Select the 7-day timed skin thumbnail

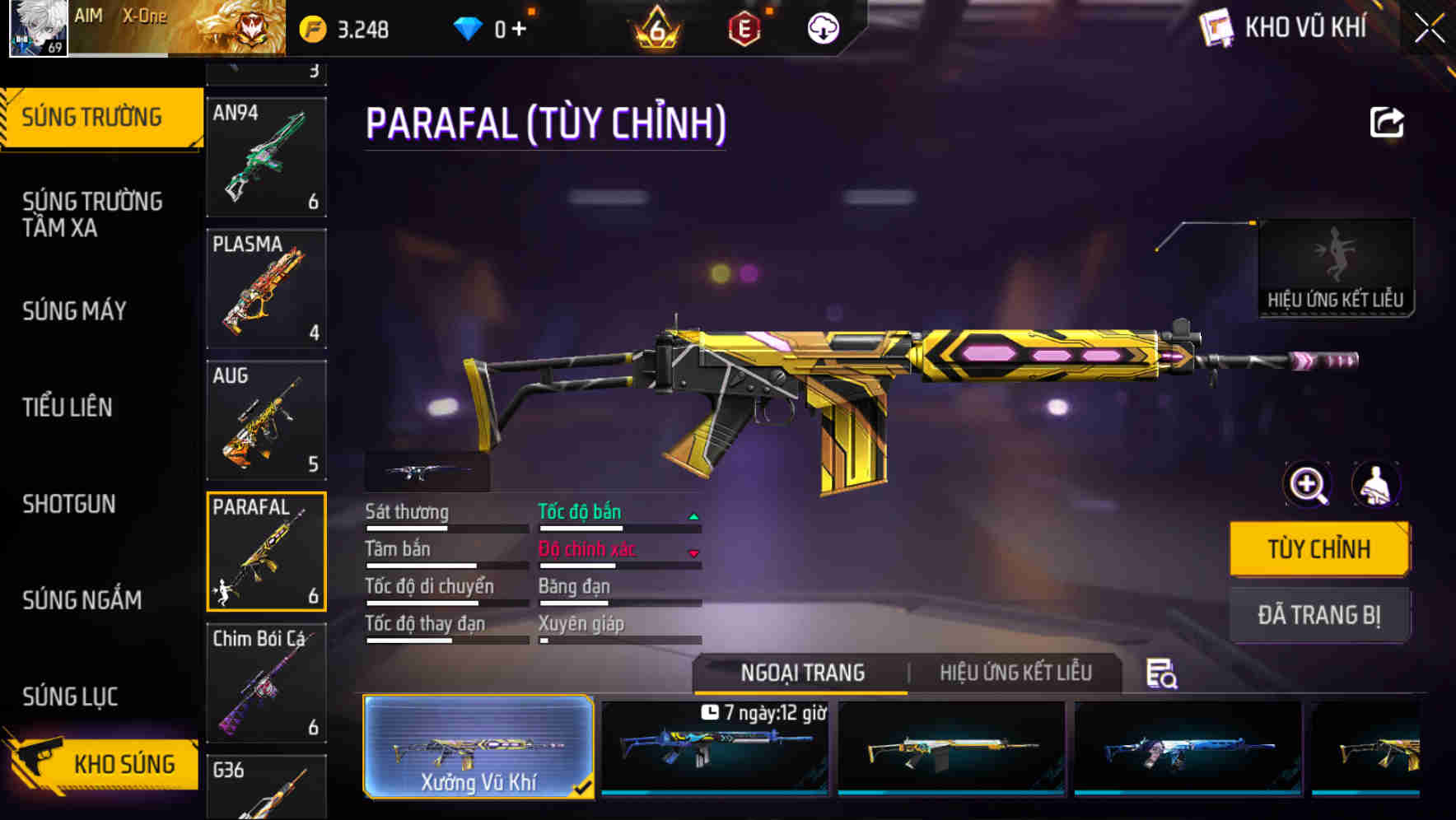713,749
